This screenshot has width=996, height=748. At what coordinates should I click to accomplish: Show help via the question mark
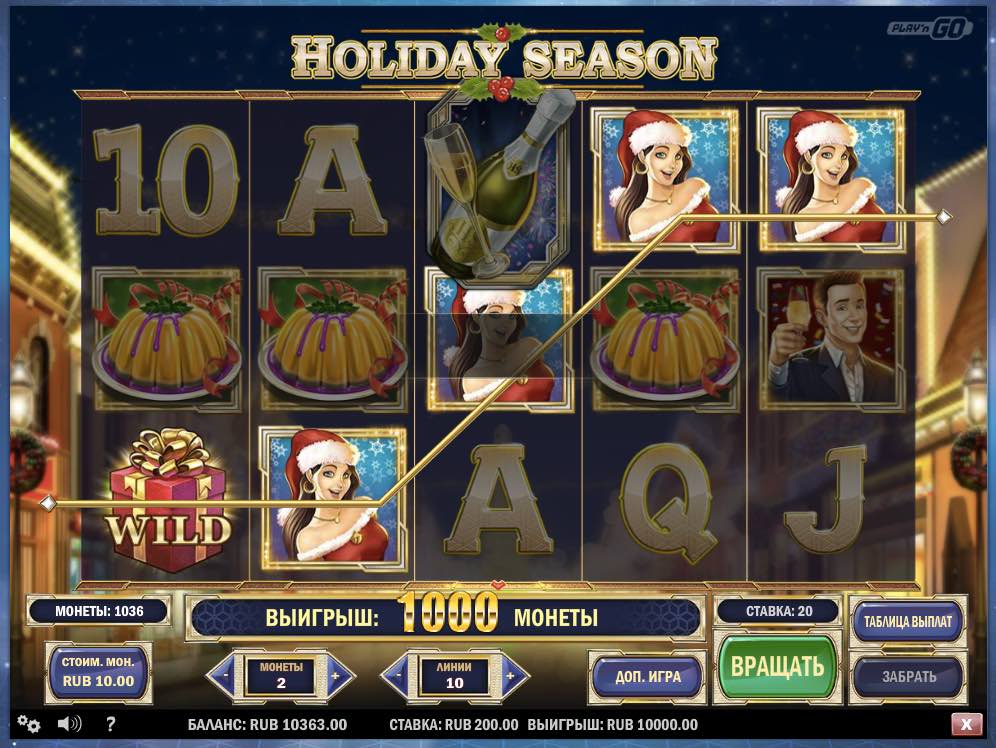[110, 724]
